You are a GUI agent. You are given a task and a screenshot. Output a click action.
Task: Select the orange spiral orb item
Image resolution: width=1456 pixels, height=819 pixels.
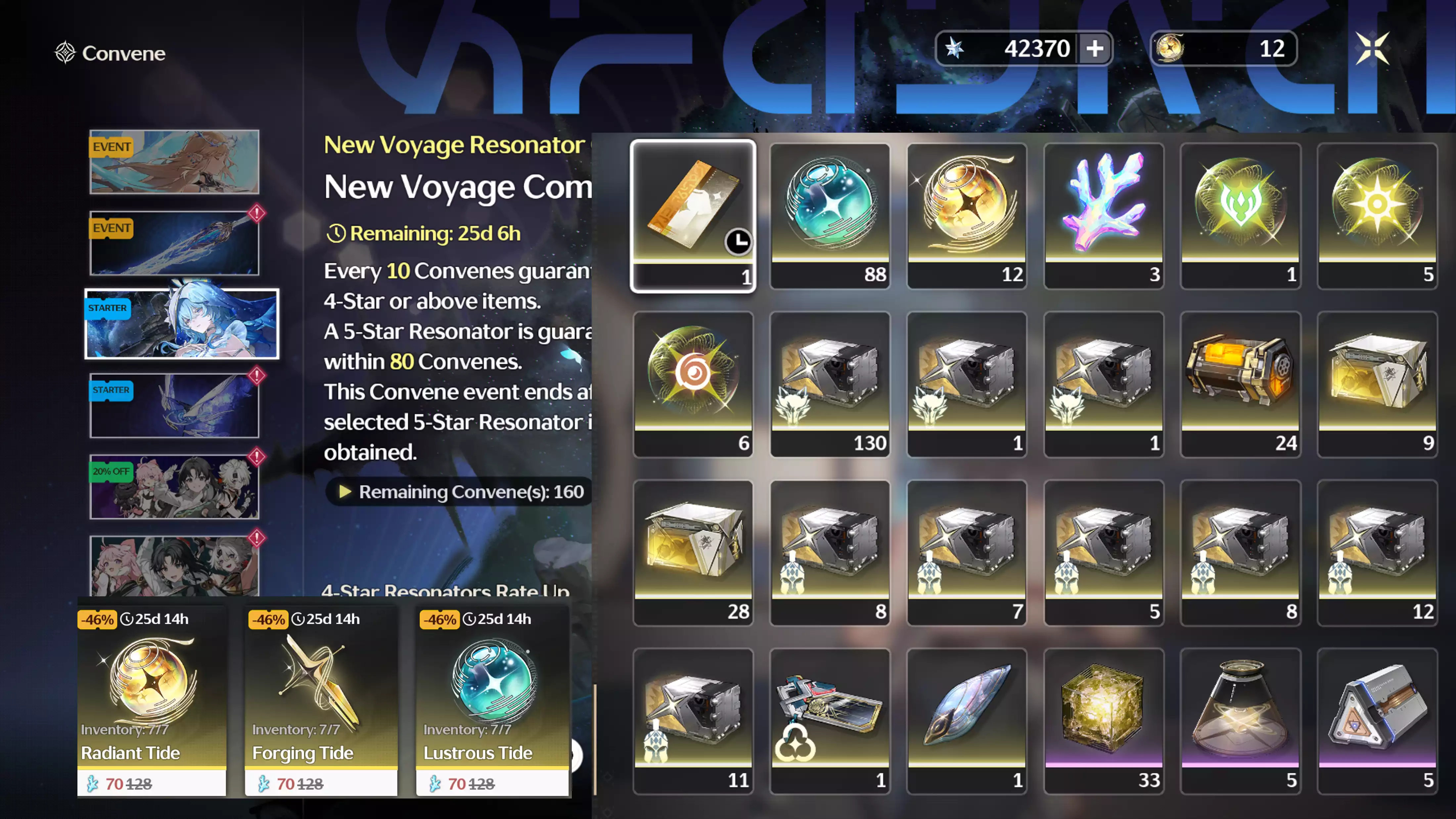tap(693, 384)
